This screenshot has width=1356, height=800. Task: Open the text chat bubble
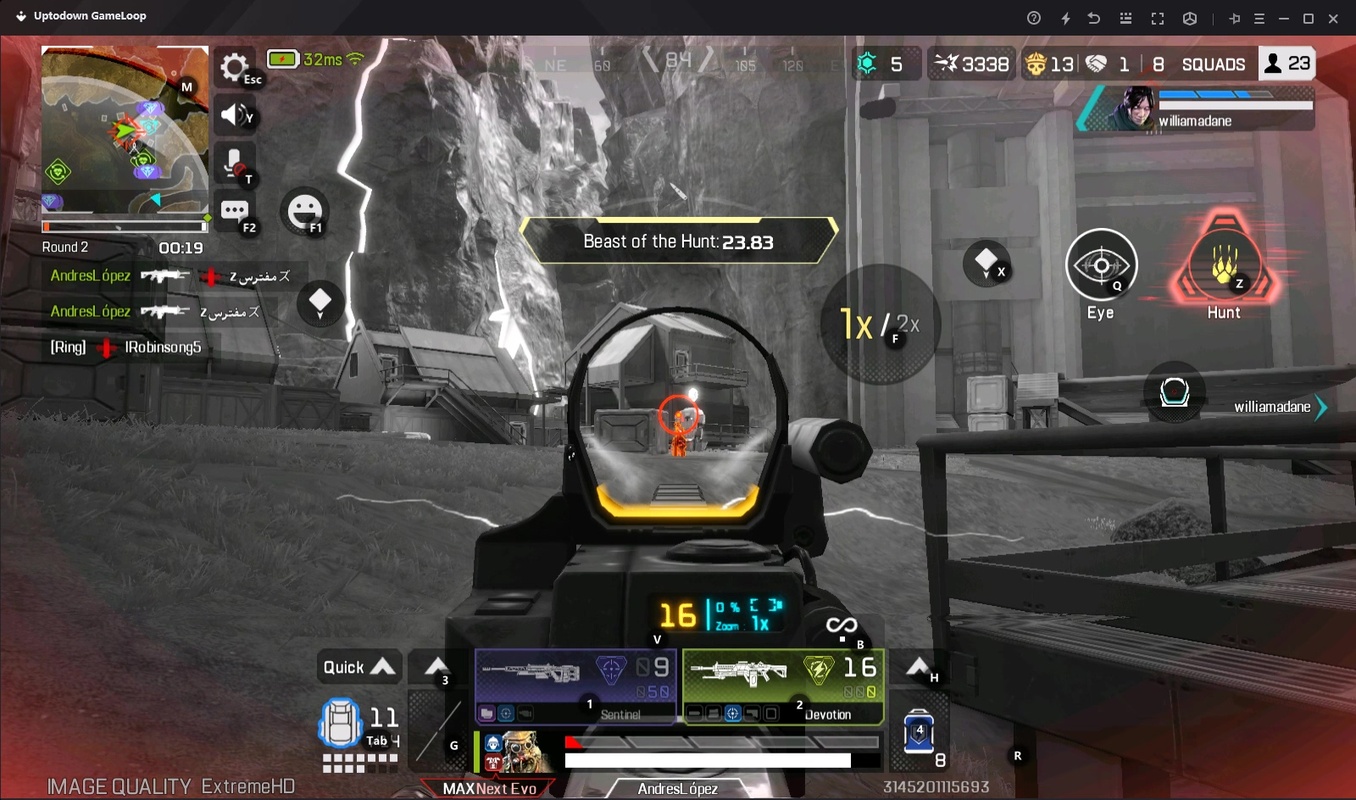(x=235, y=211)
